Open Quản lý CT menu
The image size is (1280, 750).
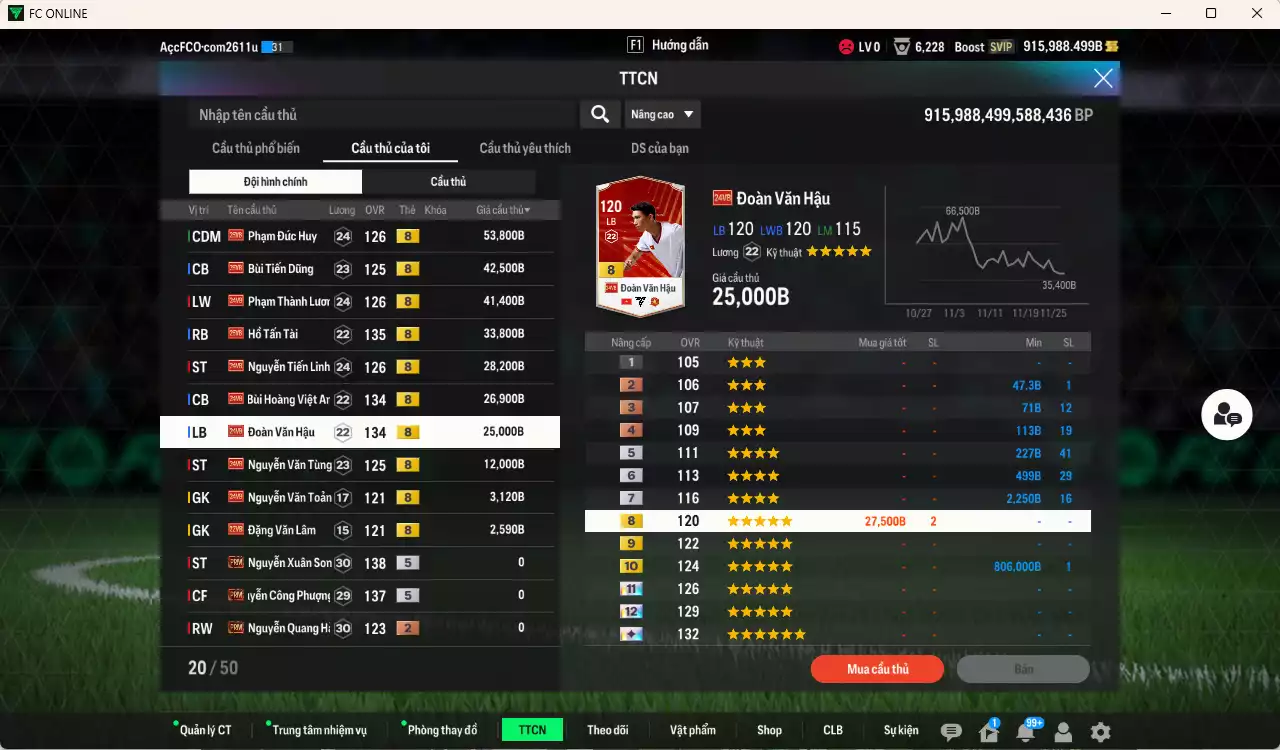click(205, 730)
